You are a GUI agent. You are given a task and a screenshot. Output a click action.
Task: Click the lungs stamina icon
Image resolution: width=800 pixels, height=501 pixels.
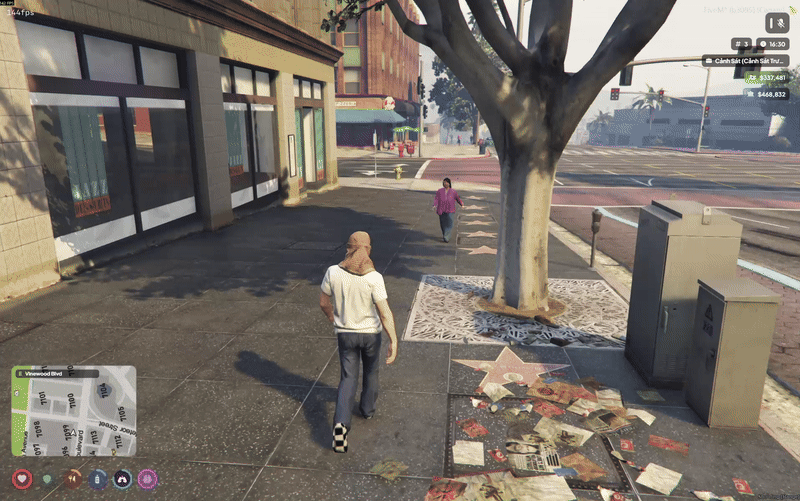[x=122, y=479]
